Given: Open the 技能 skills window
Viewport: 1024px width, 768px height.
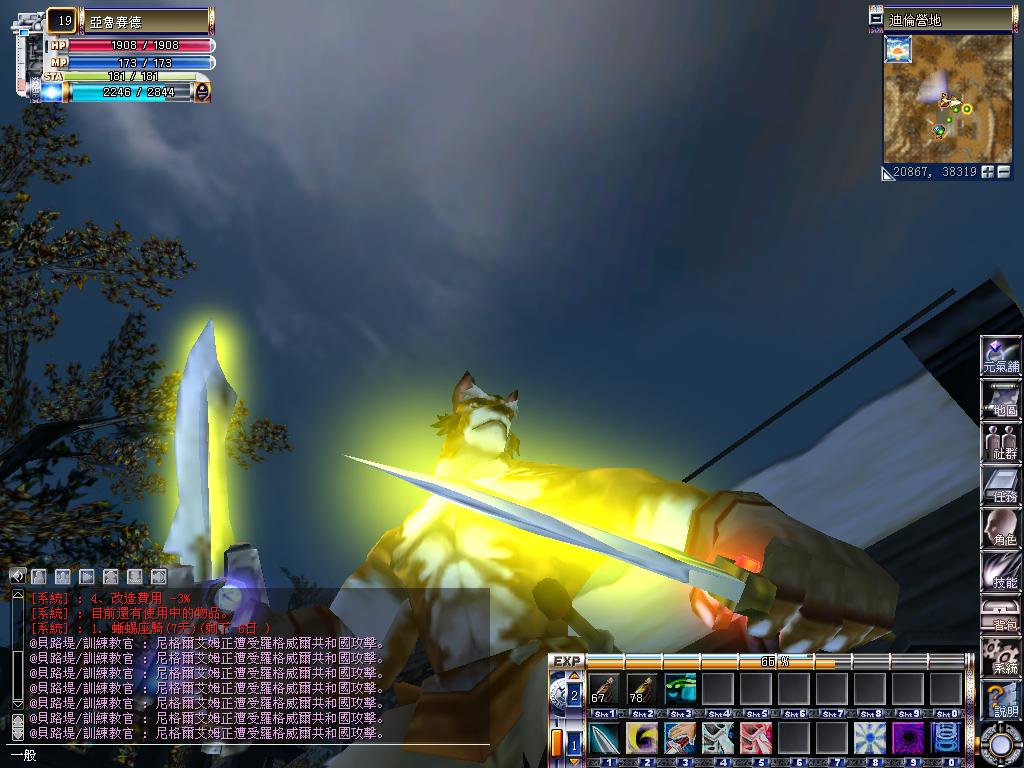Looking at the screenshot, I should 1000,571.
